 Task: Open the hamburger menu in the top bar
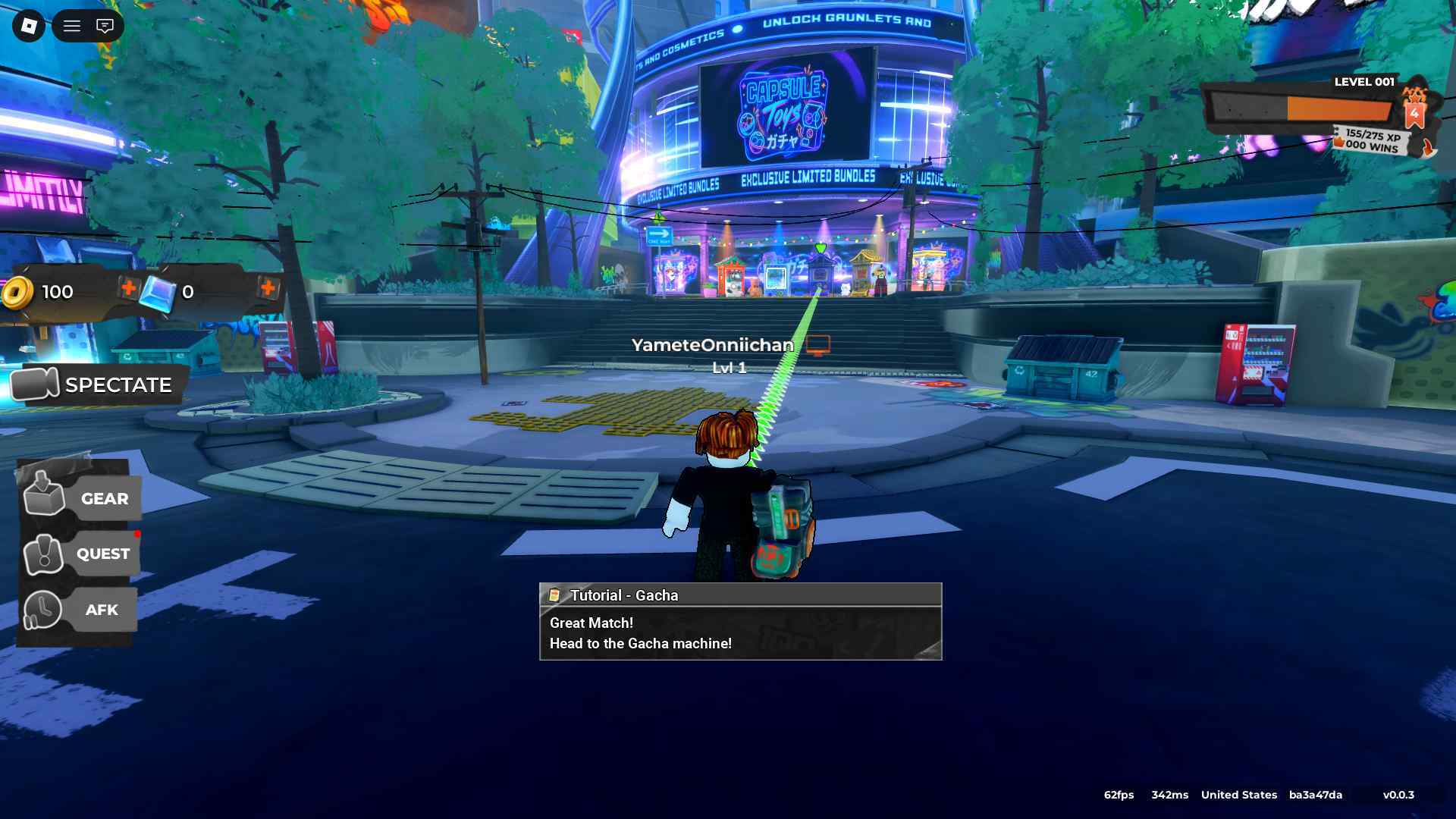(72, 27)
